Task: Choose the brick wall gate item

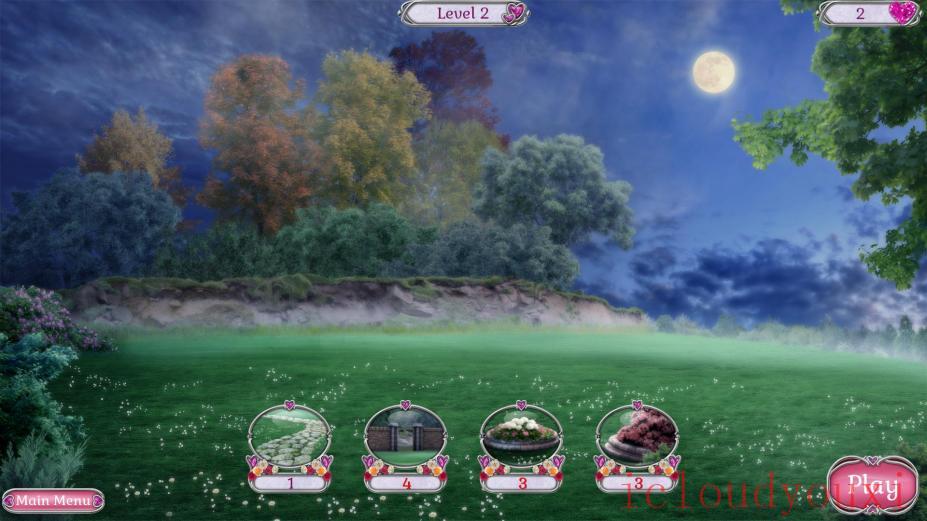Action: pos(405,436)
